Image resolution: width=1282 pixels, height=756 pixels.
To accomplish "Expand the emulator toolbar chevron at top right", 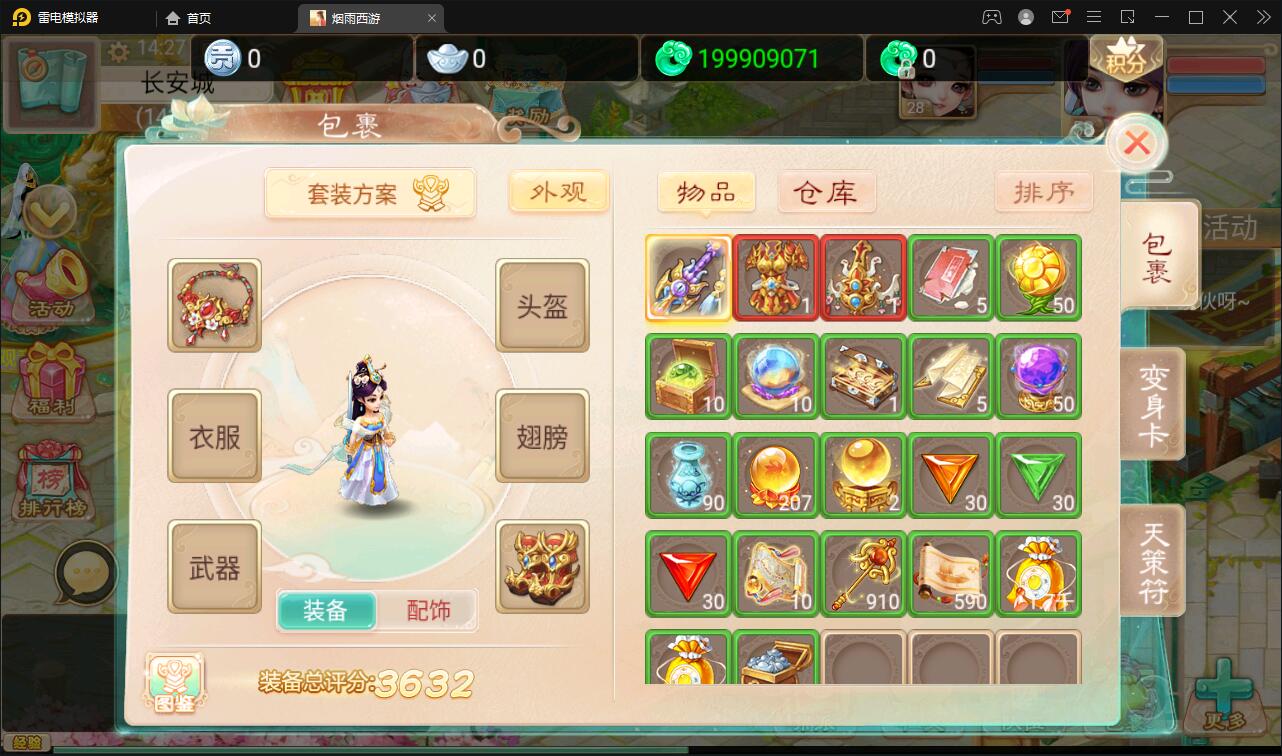I will (1262, 17).
